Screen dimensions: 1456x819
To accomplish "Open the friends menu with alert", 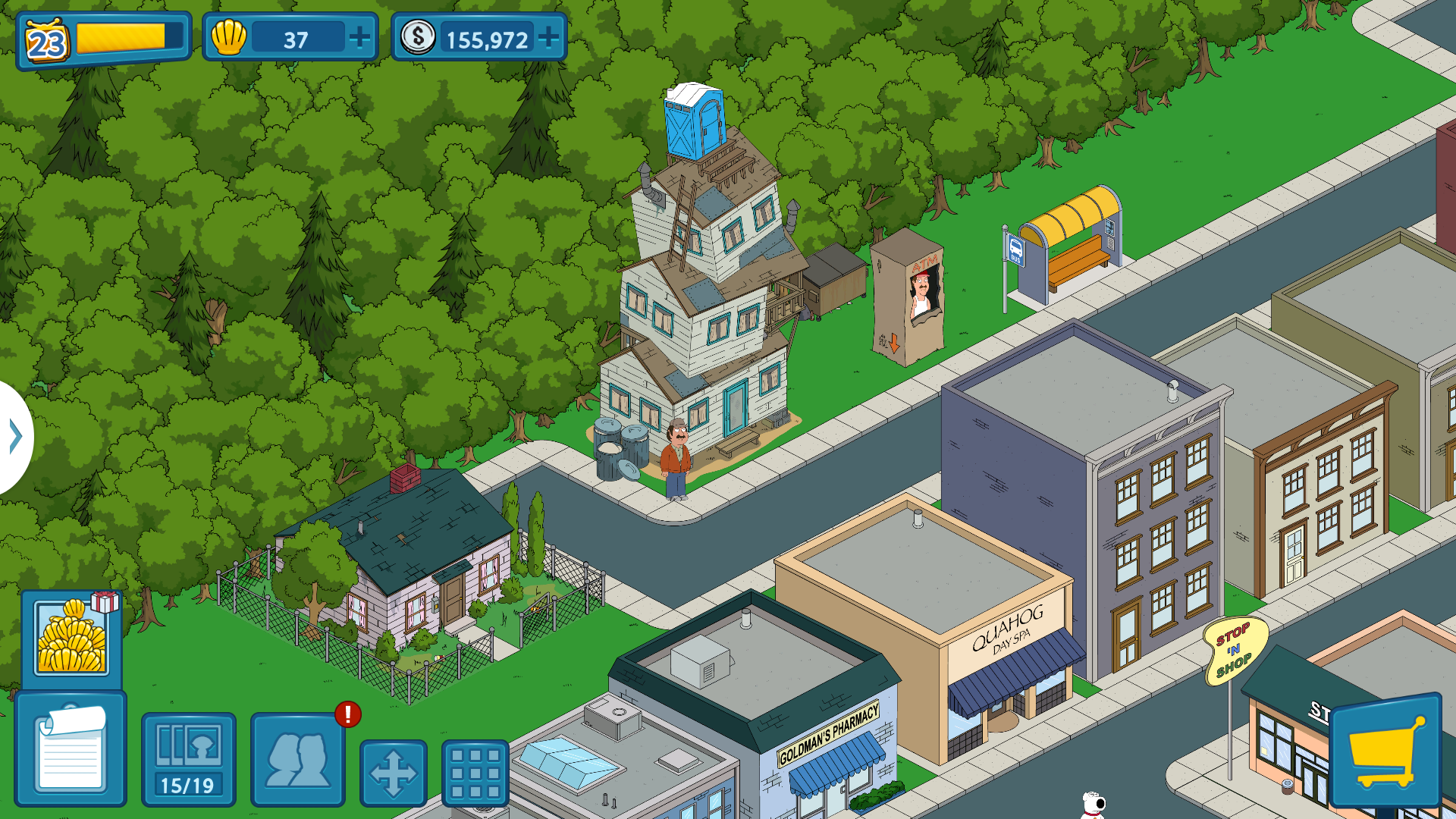I will (298, 759).
